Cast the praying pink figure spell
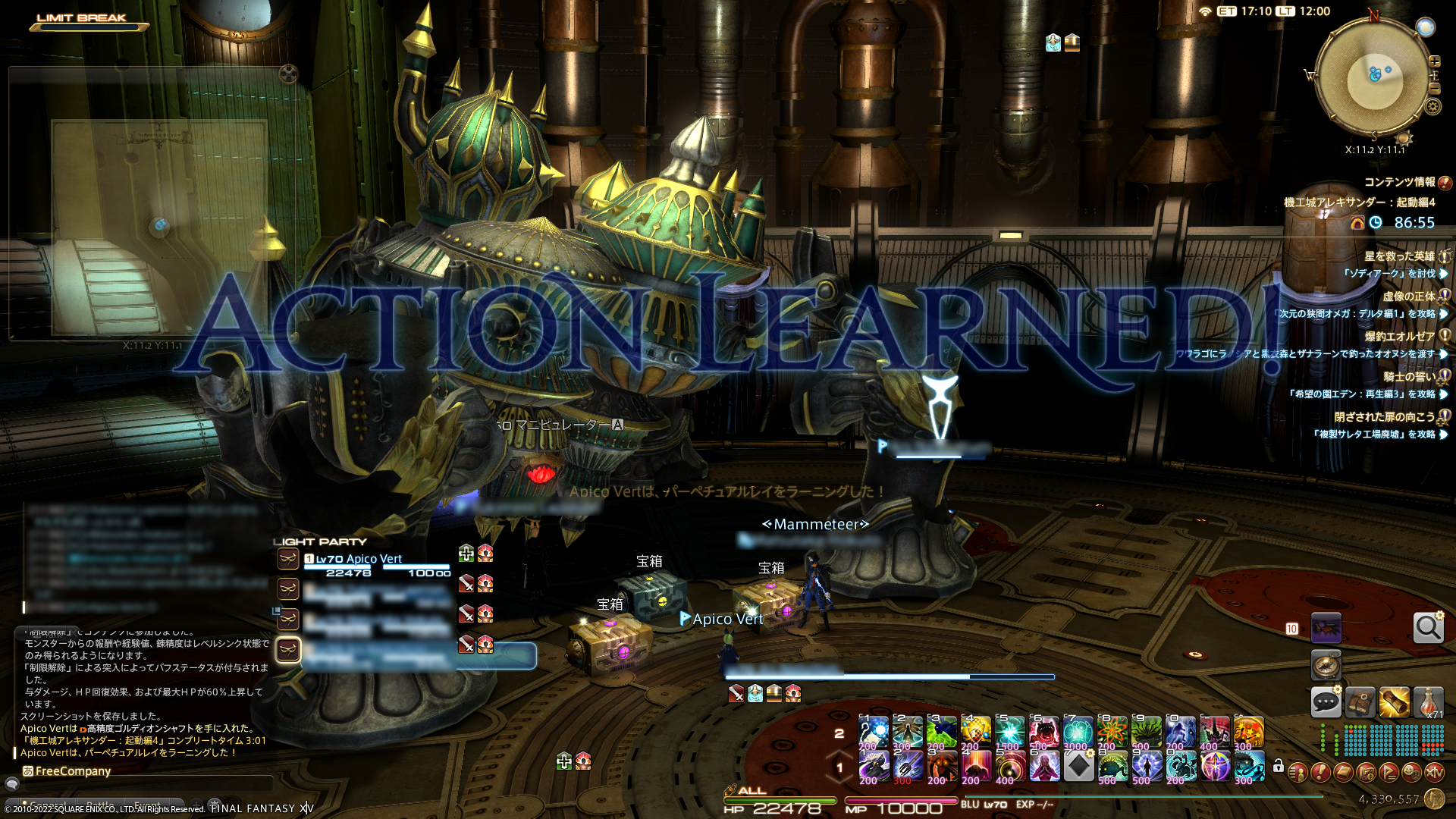The image size is (1456, 819). [x=1043, y=767]
